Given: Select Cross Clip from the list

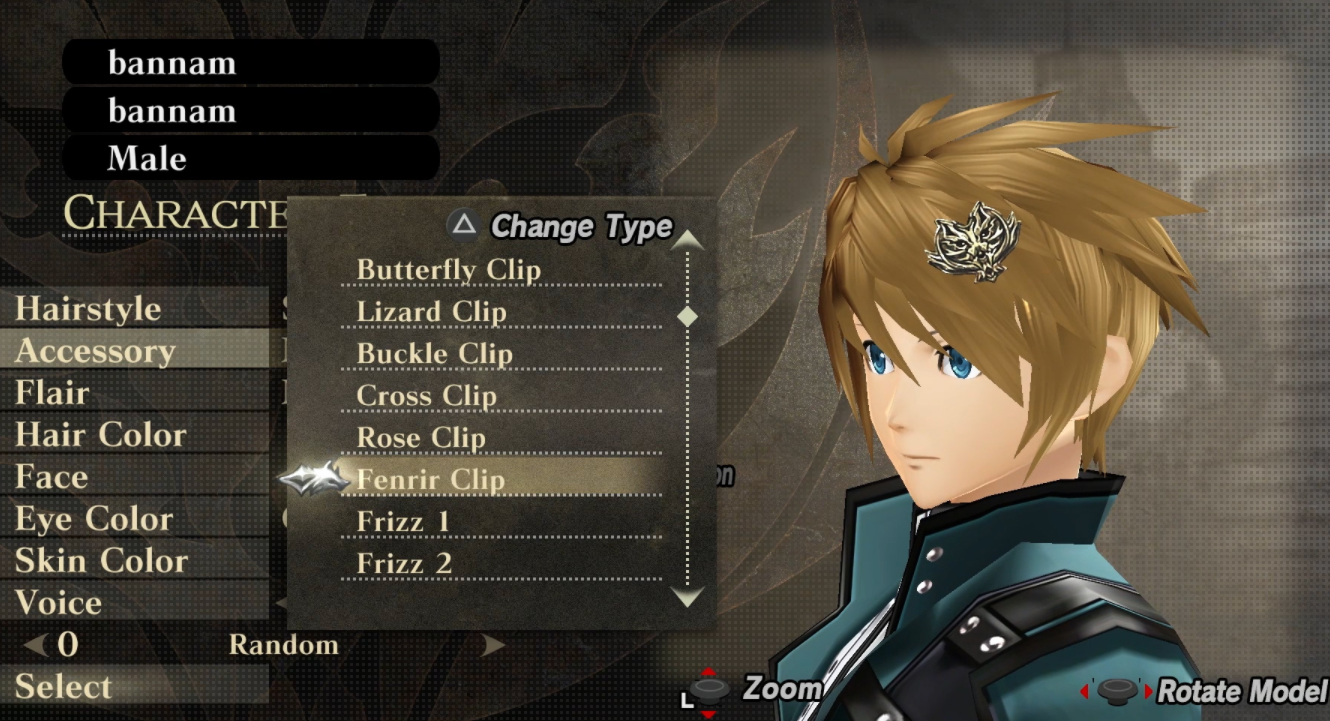Looking at the screenshot, I should [426, 396].
